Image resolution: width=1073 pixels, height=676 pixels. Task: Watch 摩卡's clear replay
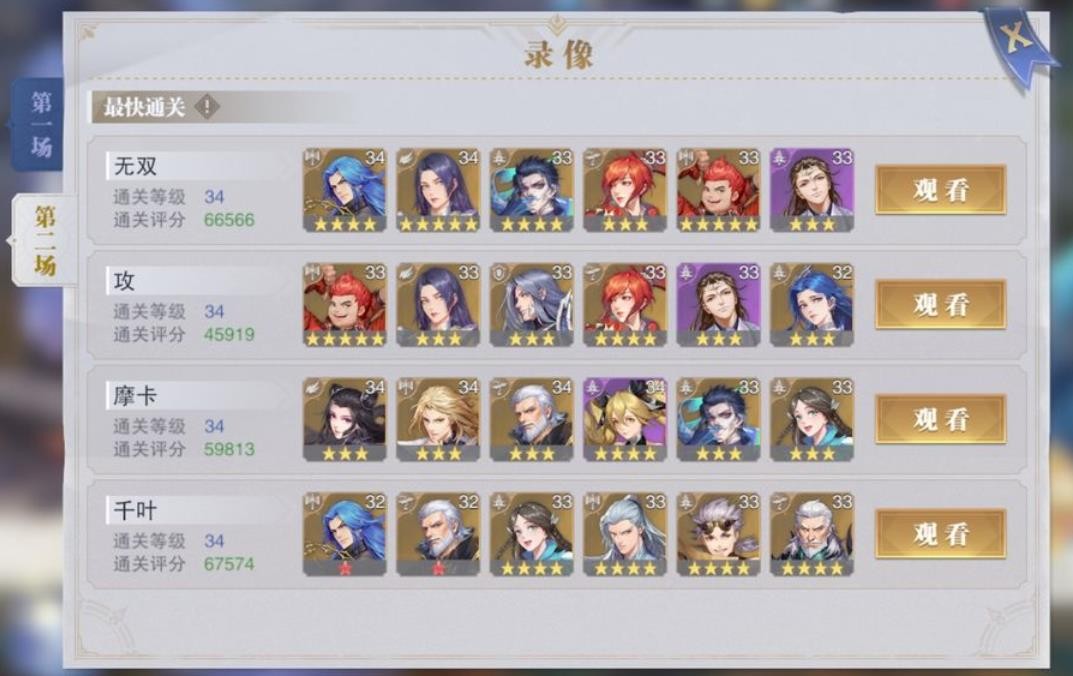940,419
